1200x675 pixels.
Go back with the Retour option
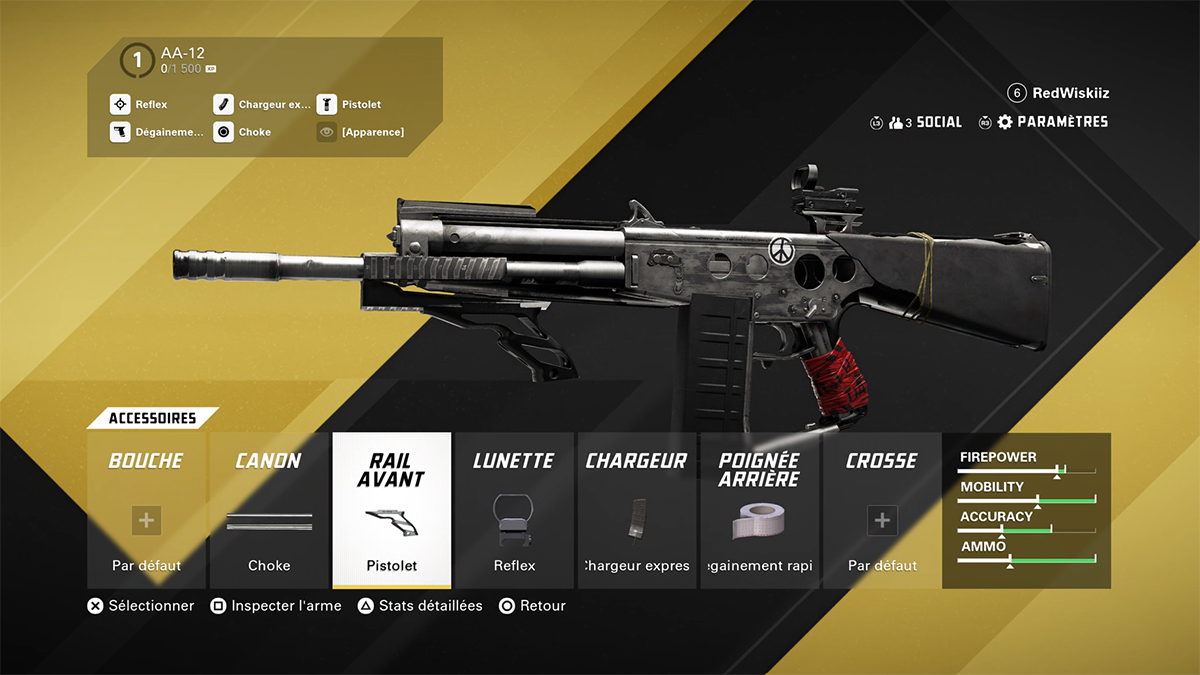click(x=533, y=606)
